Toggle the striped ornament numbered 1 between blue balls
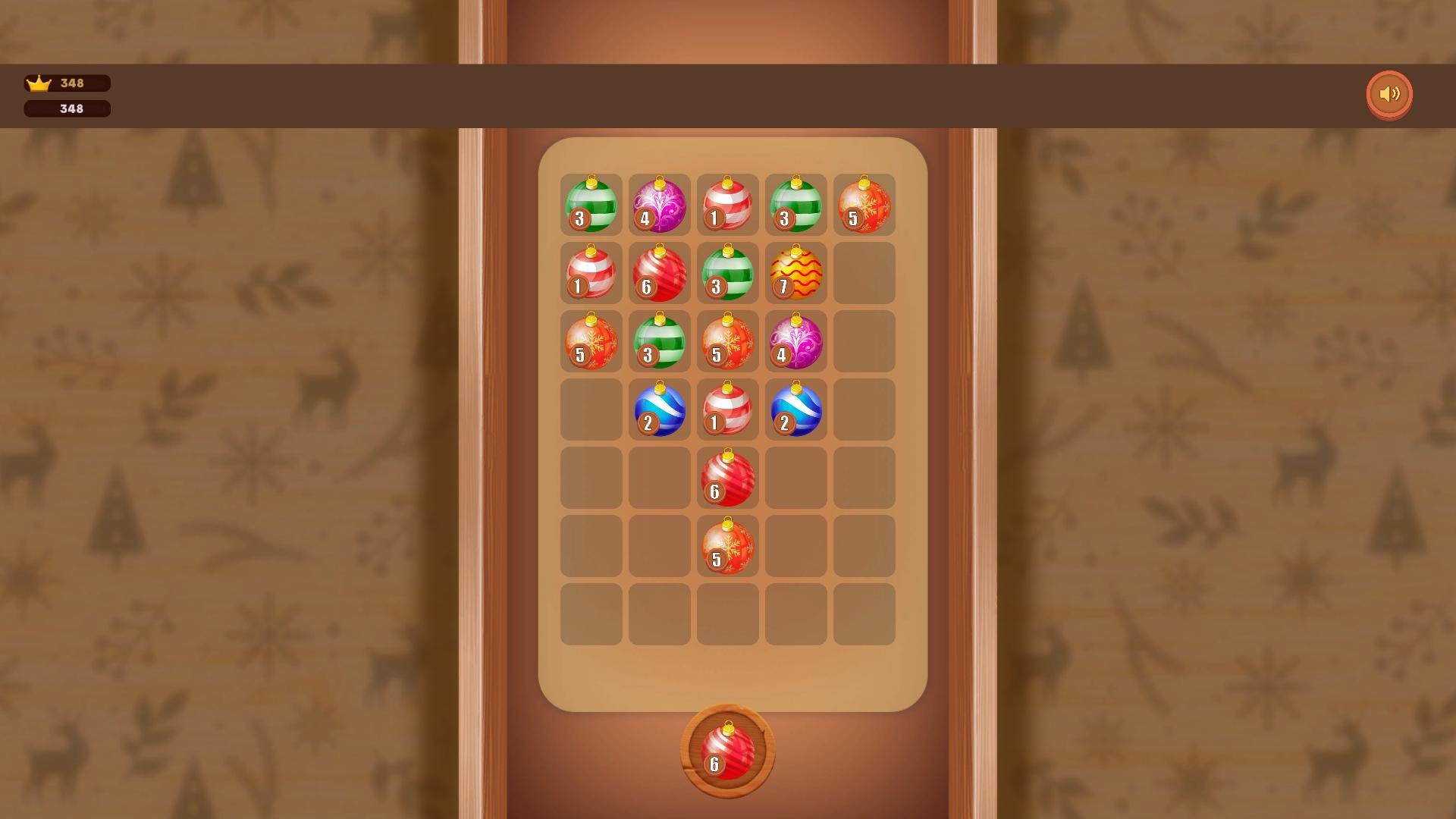Viewport: 1456px width, 819px height. (x=727, y=409)
